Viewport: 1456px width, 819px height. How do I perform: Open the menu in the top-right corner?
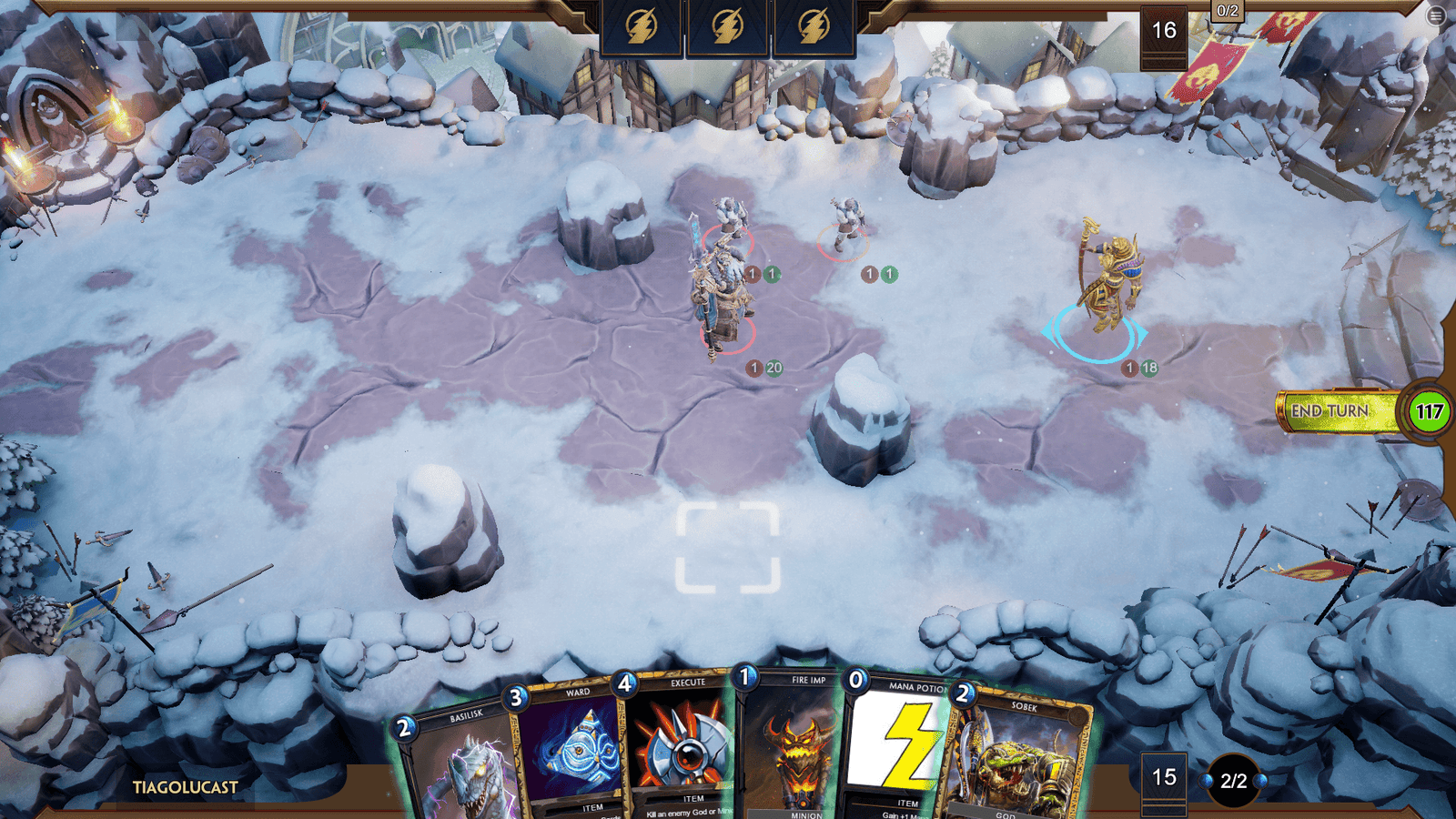click(x=1436, y=15)
